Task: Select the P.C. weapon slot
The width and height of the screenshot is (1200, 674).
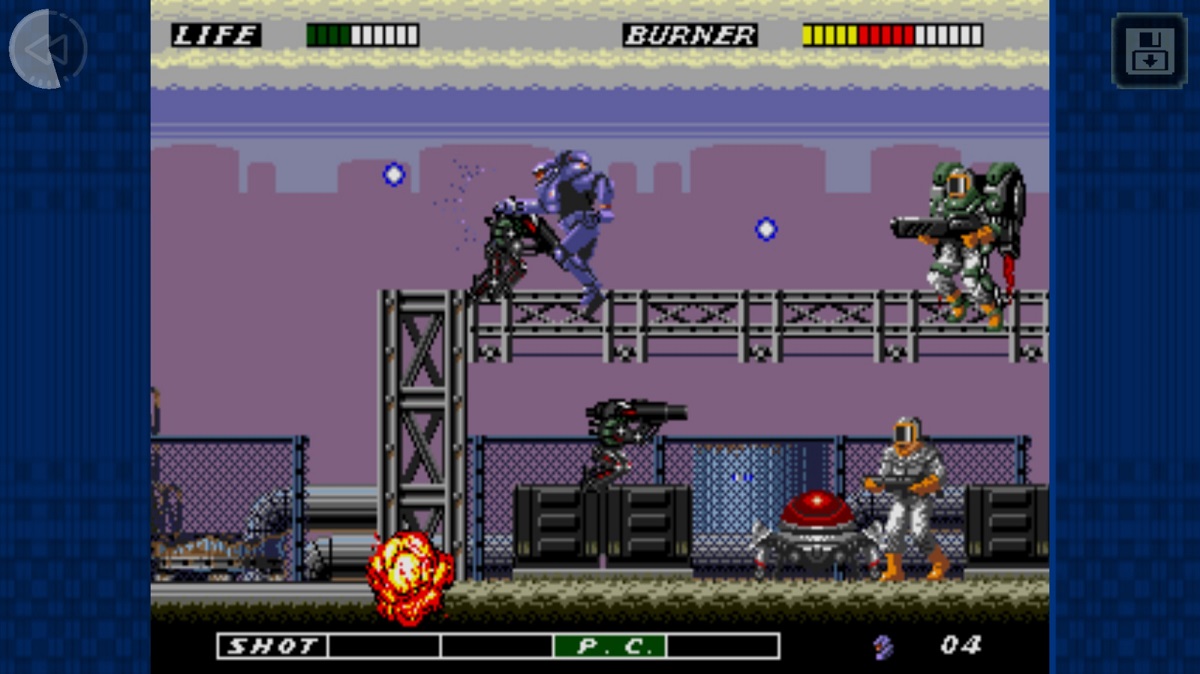Action: tap(610, 646)
